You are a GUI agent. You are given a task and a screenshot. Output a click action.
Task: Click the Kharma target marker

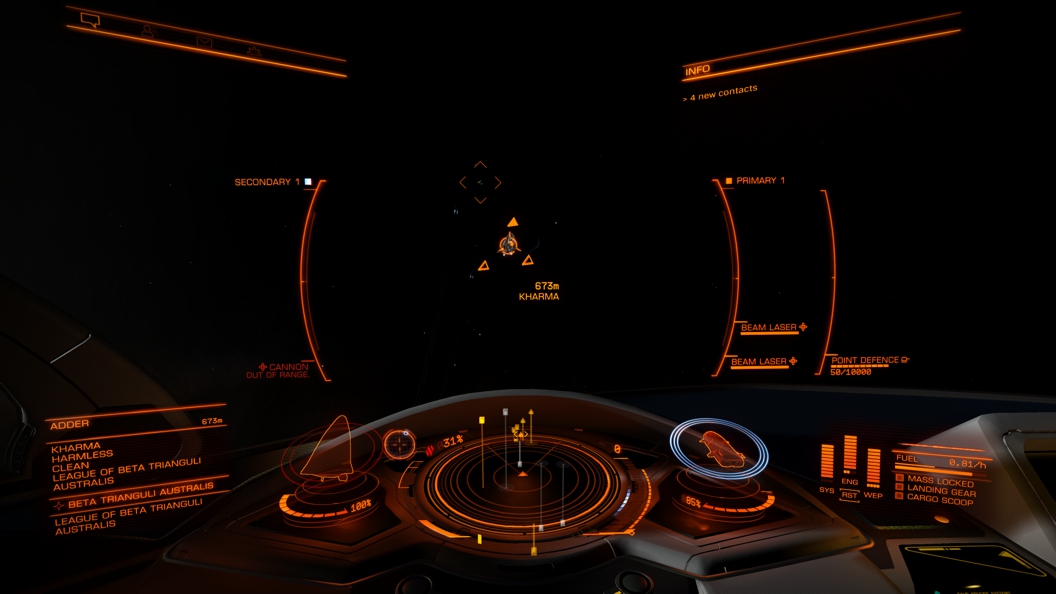click(510, 243)
